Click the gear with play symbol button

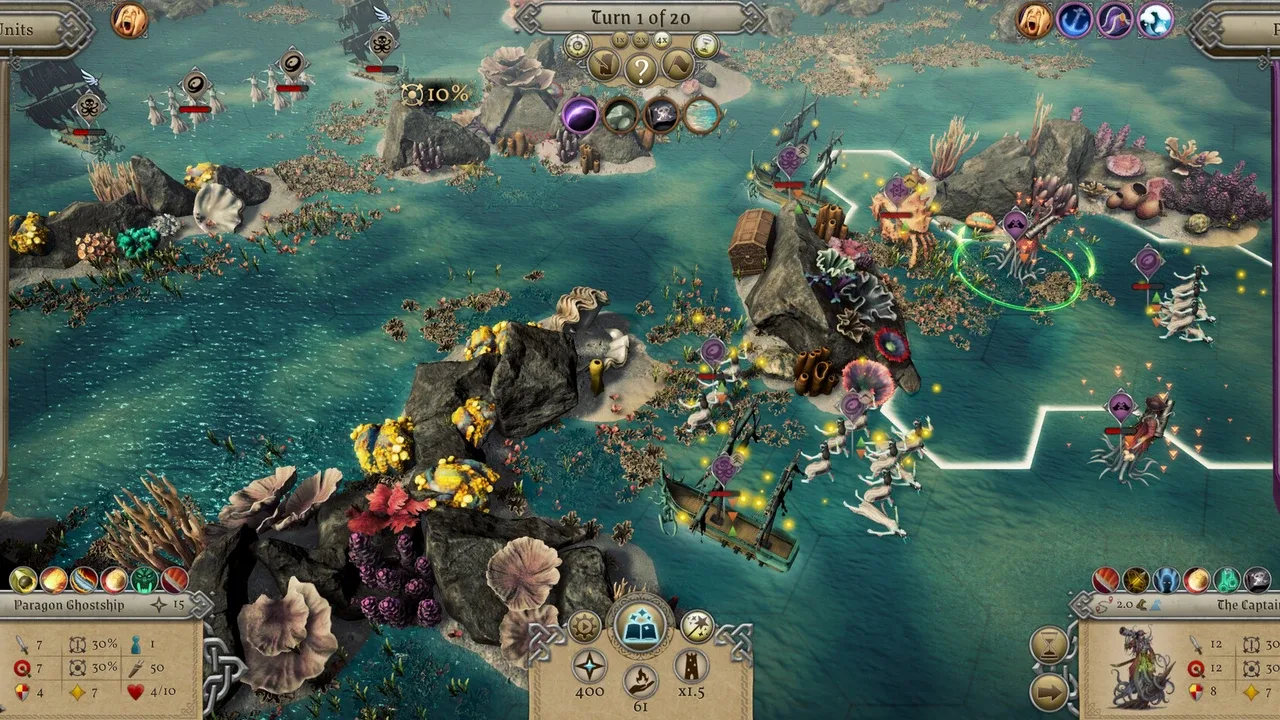tap(584, 627)
